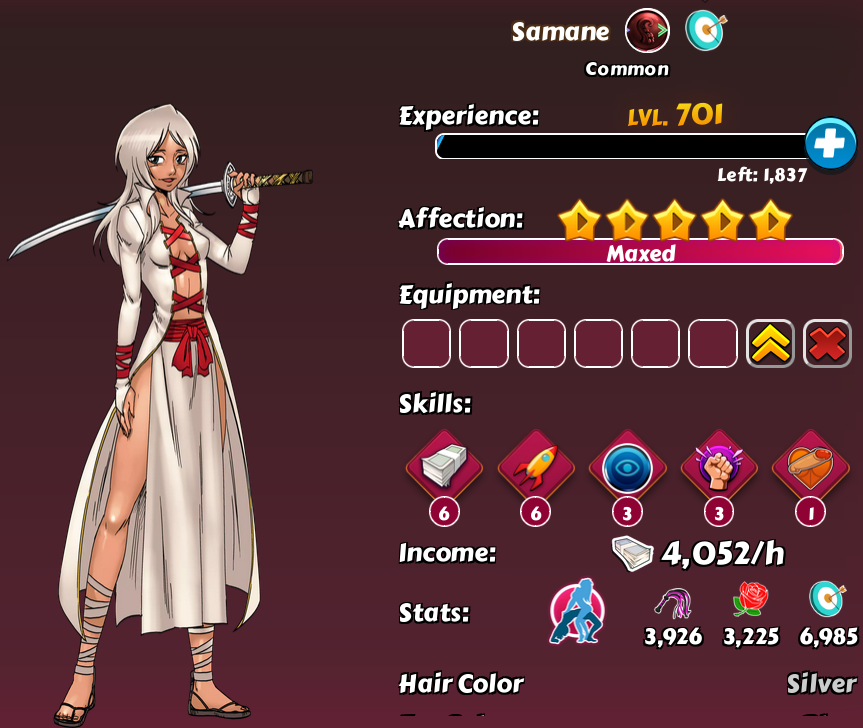Click the red X unequip button

[827, 344]
